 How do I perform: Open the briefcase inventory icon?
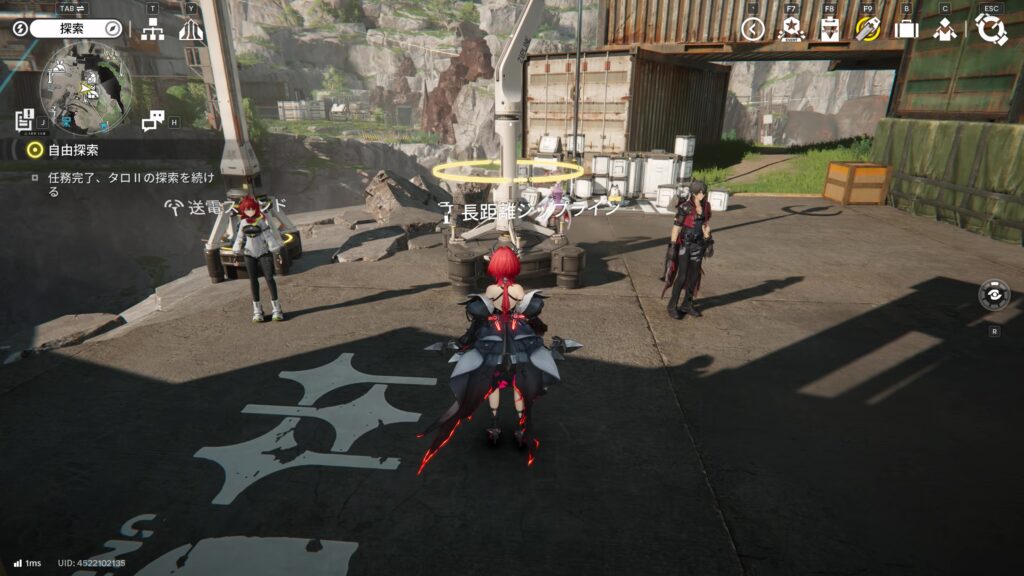pyautogui.click(x=906, y=29)
